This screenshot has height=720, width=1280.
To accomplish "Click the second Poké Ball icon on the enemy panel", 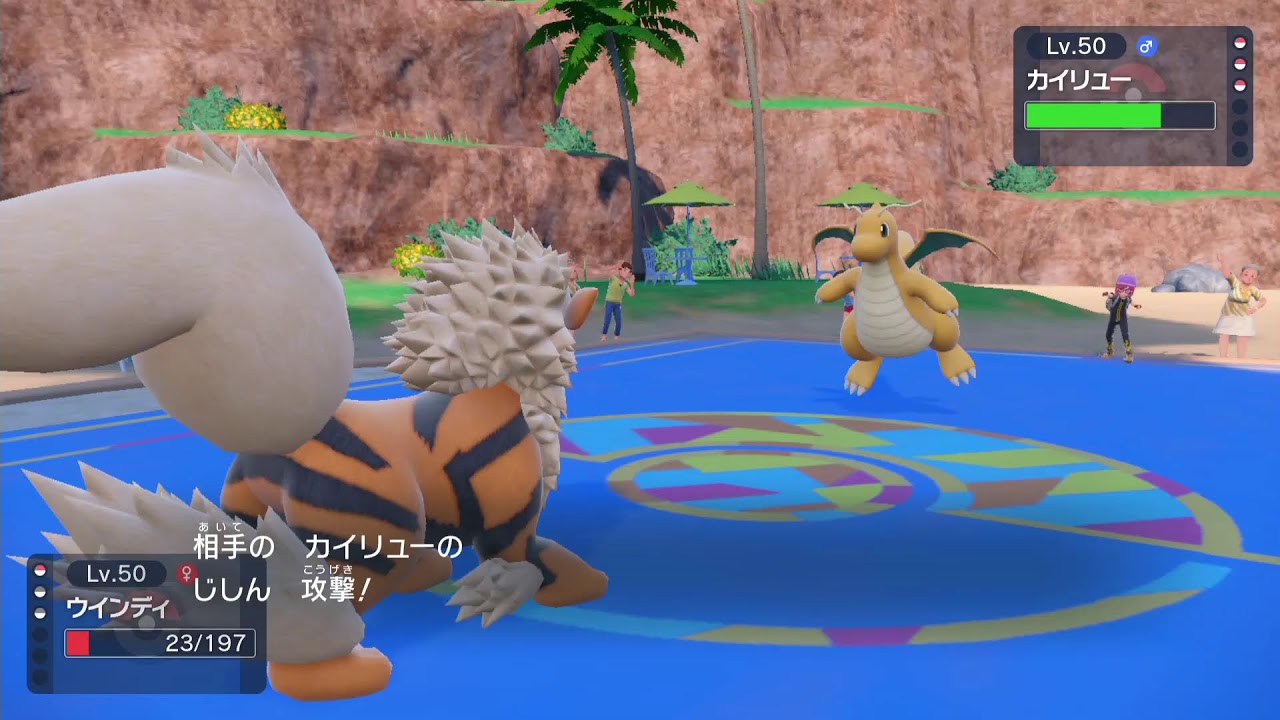I will (1240, 64).
